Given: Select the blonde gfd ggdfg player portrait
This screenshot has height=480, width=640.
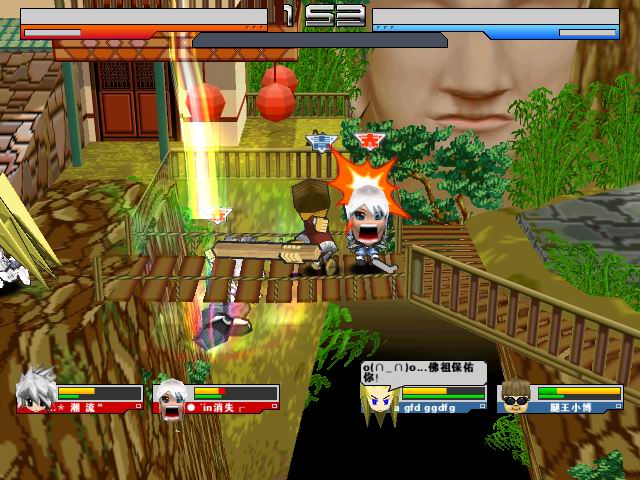Looking at the screenshot, I should (x=379, y=402).
